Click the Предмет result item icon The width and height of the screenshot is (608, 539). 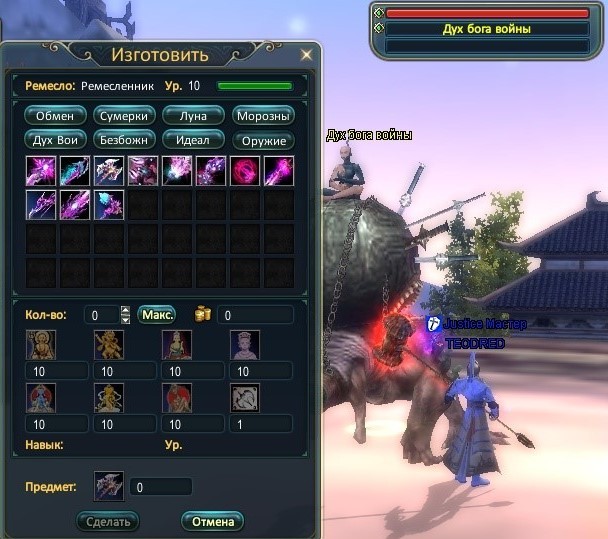click(108, 487)
